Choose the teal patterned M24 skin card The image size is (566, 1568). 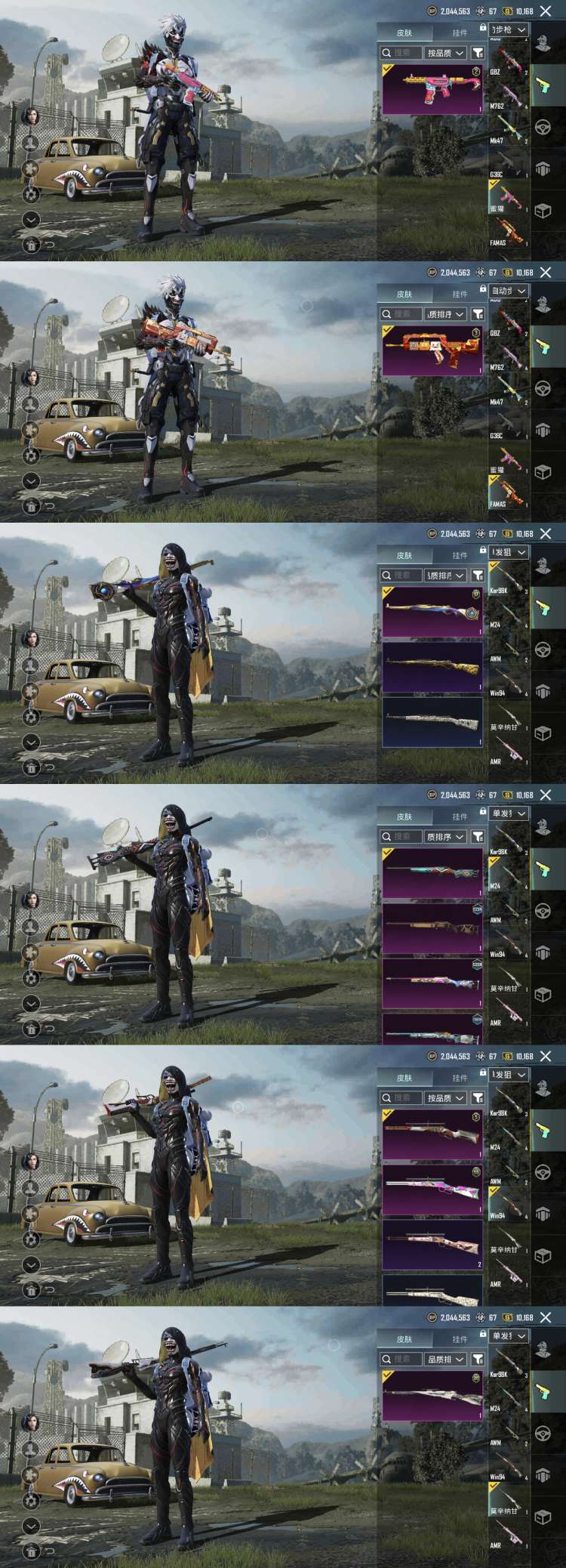pyautogui.click(x=432, y=873)
